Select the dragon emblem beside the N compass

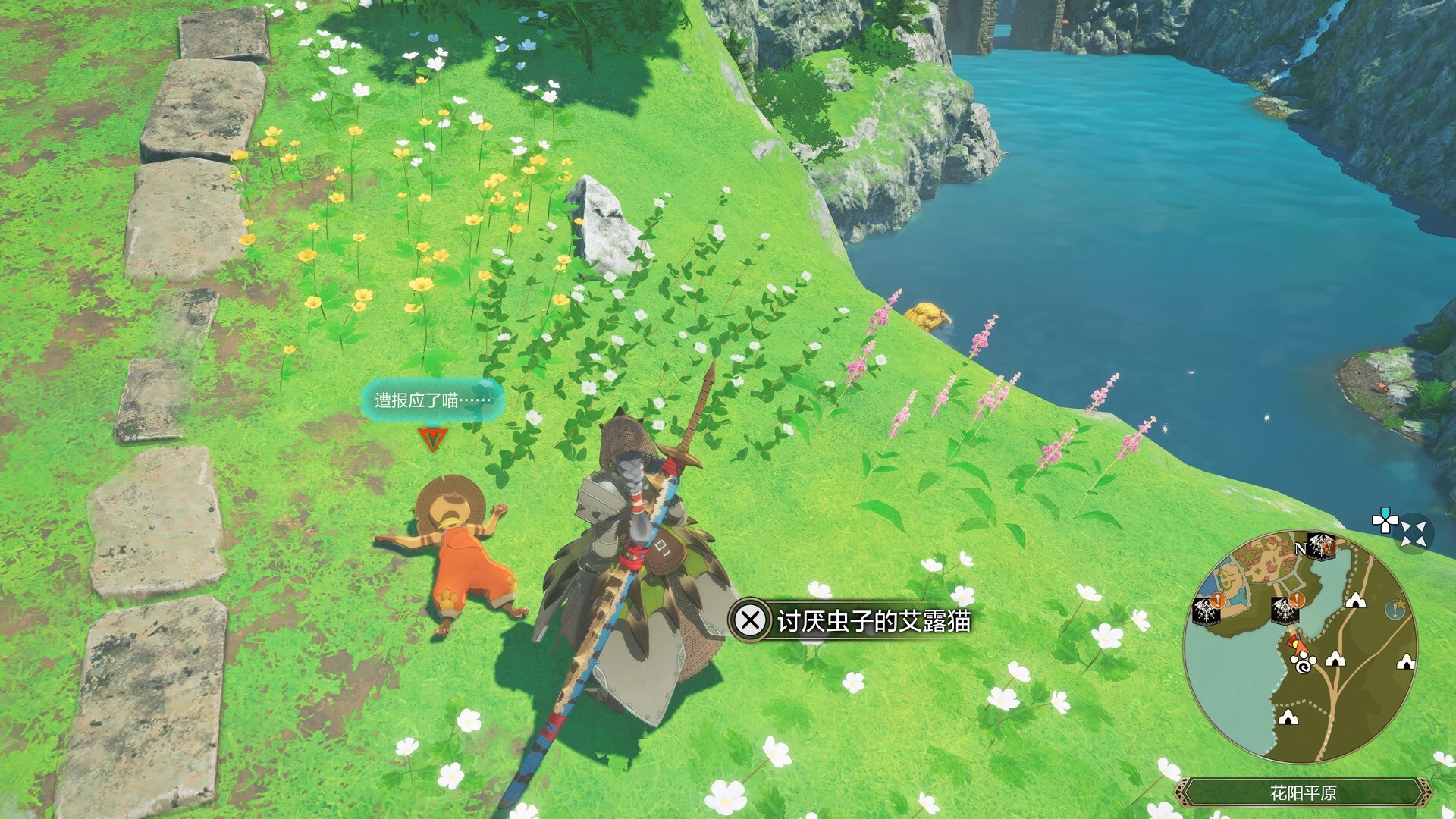1323,545
